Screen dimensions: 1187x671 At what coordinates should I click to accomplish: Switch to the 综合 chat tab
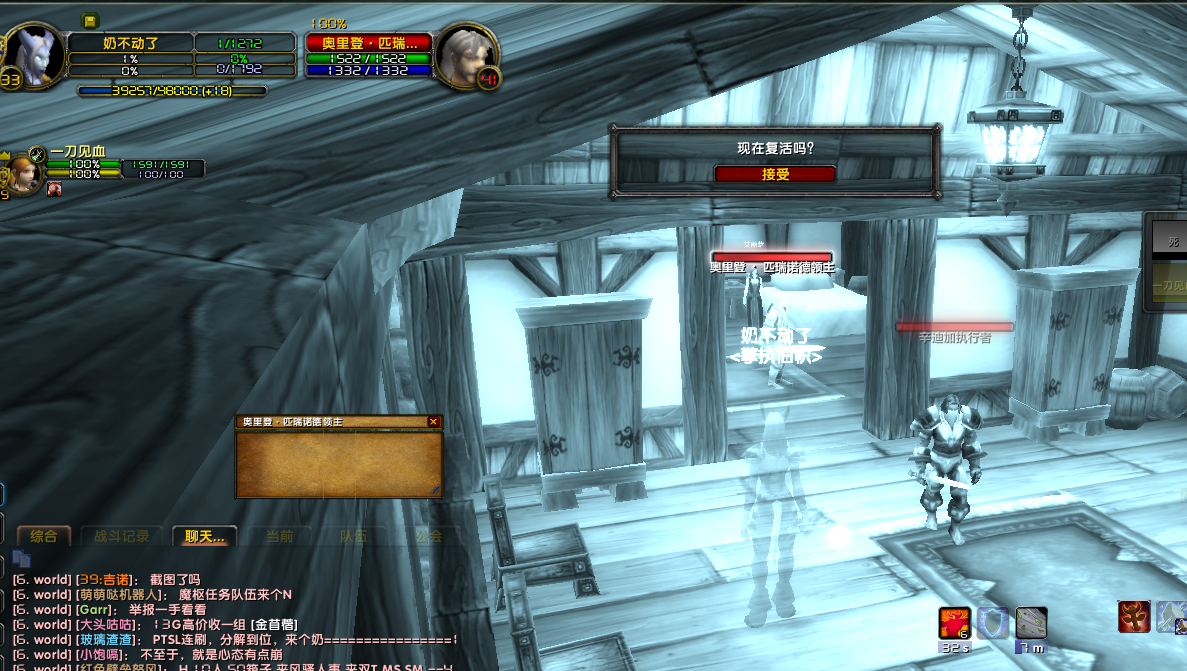pos(44,536)
